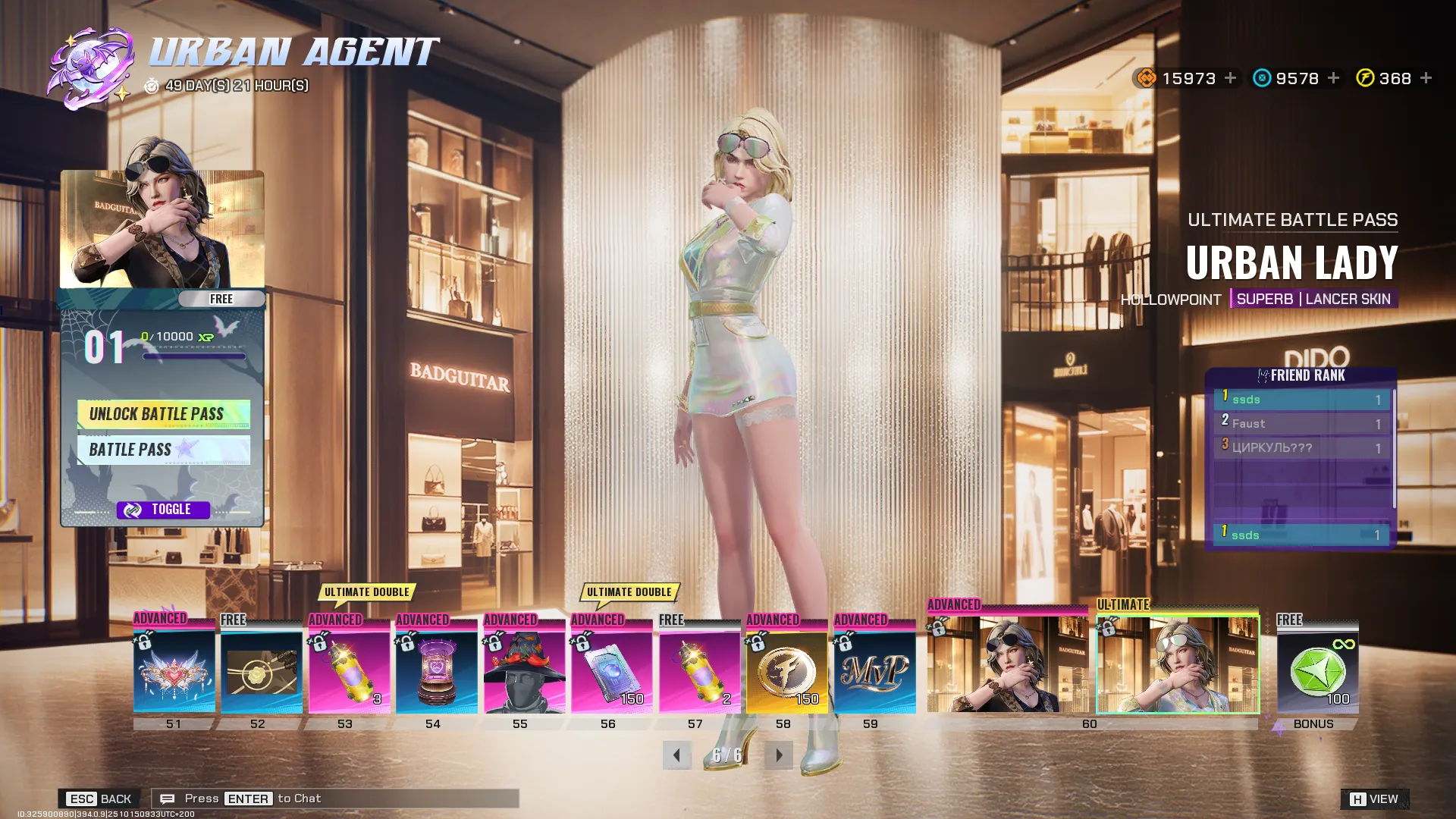The image size is (1456, 819).
Task: Click the blue credits currency icon
Action: click(1261, 78)
